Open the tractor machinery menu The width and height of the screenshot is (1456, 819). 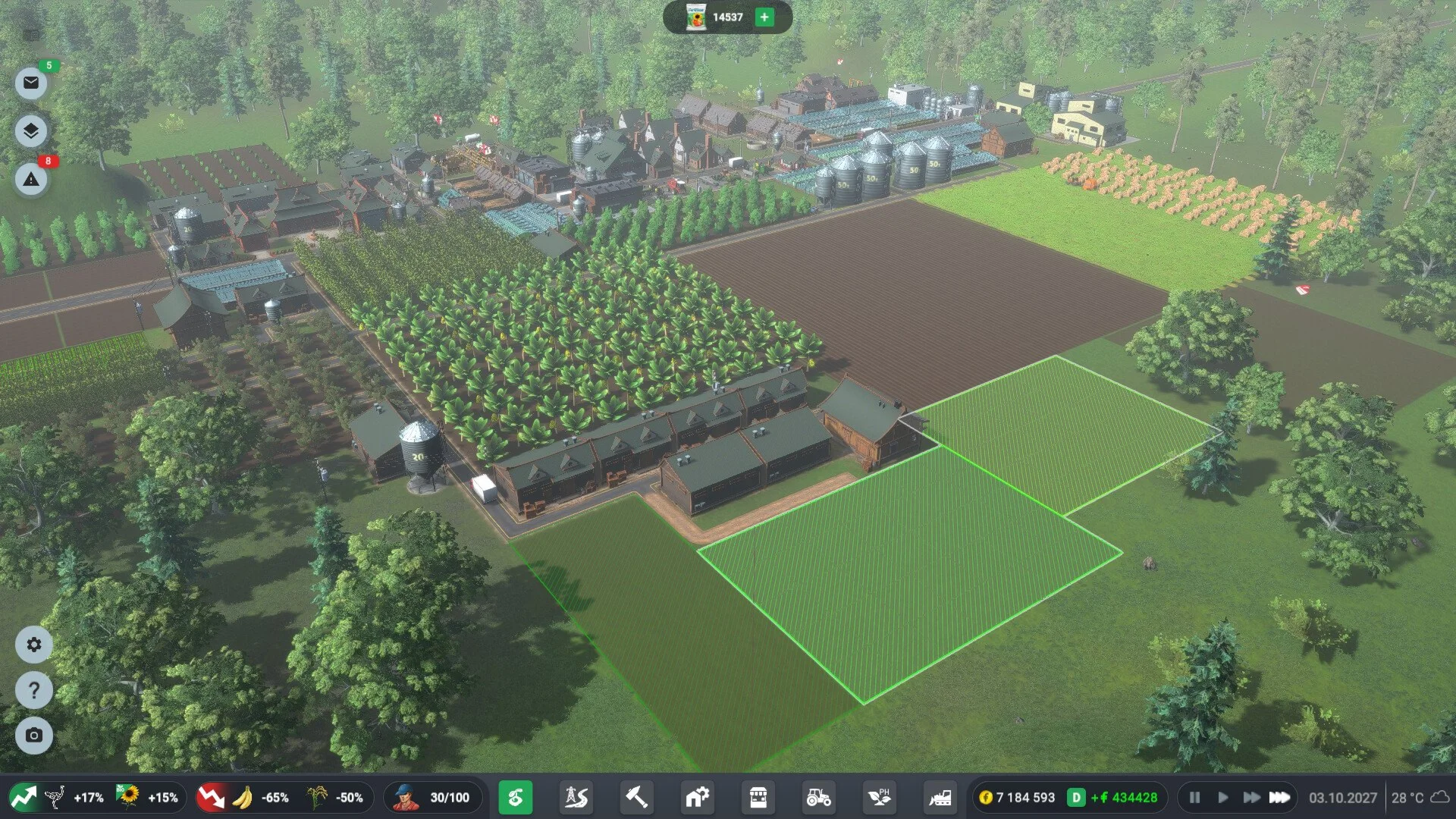coord(819,798)
